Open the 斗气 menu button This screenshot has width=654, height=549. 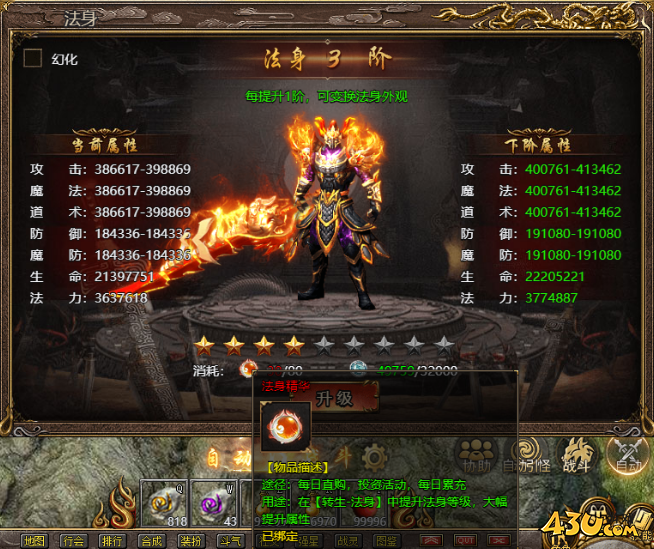[x=229, y=541]
